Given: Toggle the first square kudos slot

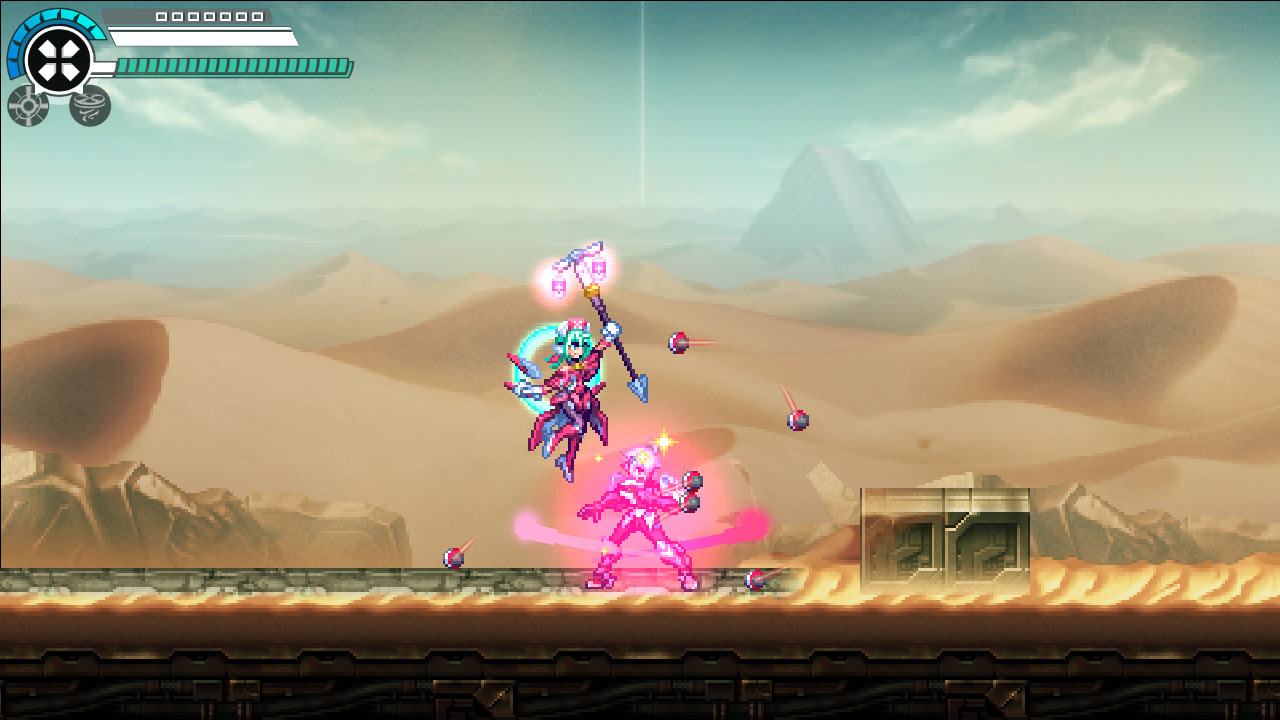Looking at the screenshot, I should tap(160, 17).
